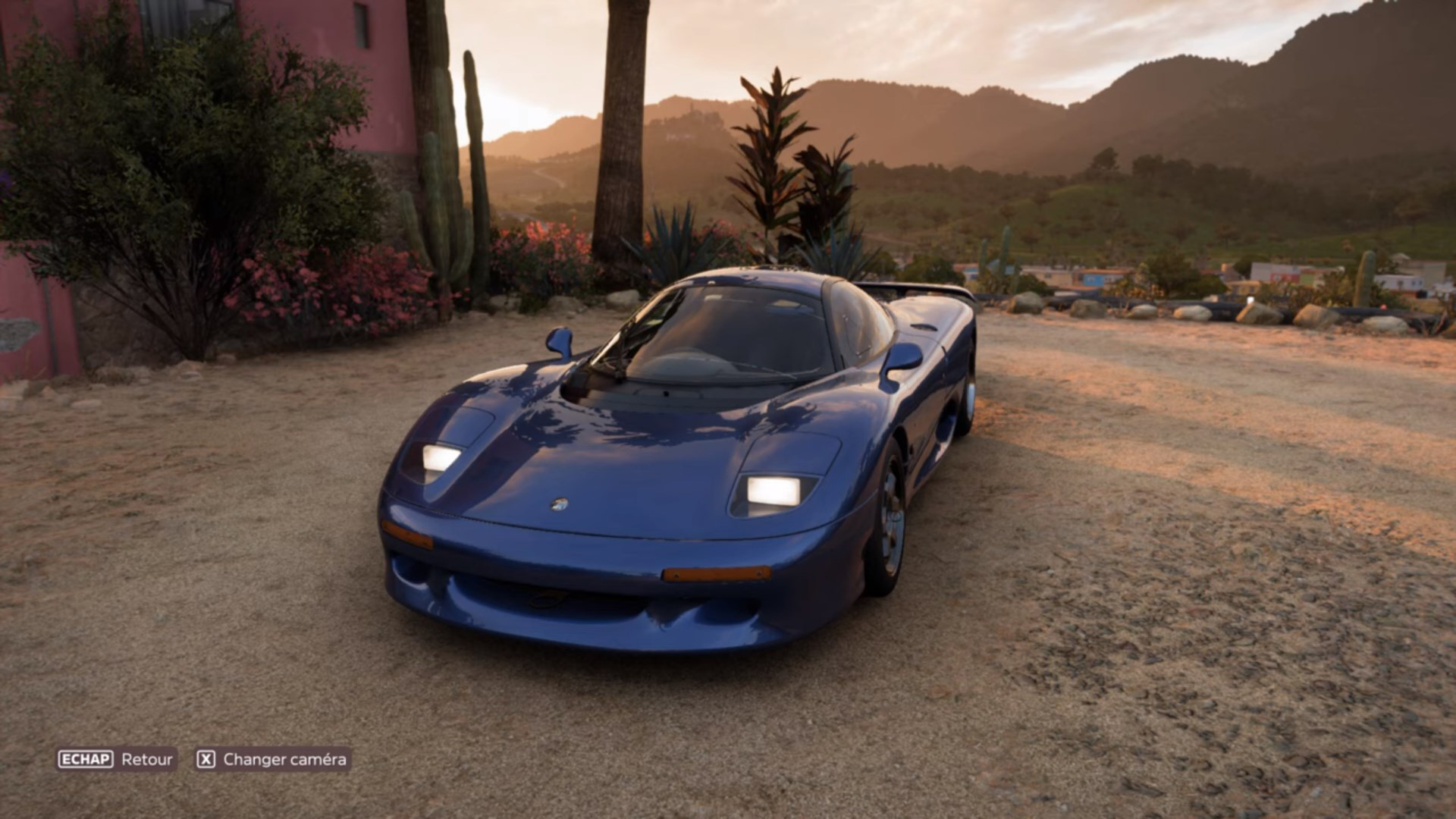1456x819 pixels.
Task: Click Retour to go back
Action: coord(149,757)
